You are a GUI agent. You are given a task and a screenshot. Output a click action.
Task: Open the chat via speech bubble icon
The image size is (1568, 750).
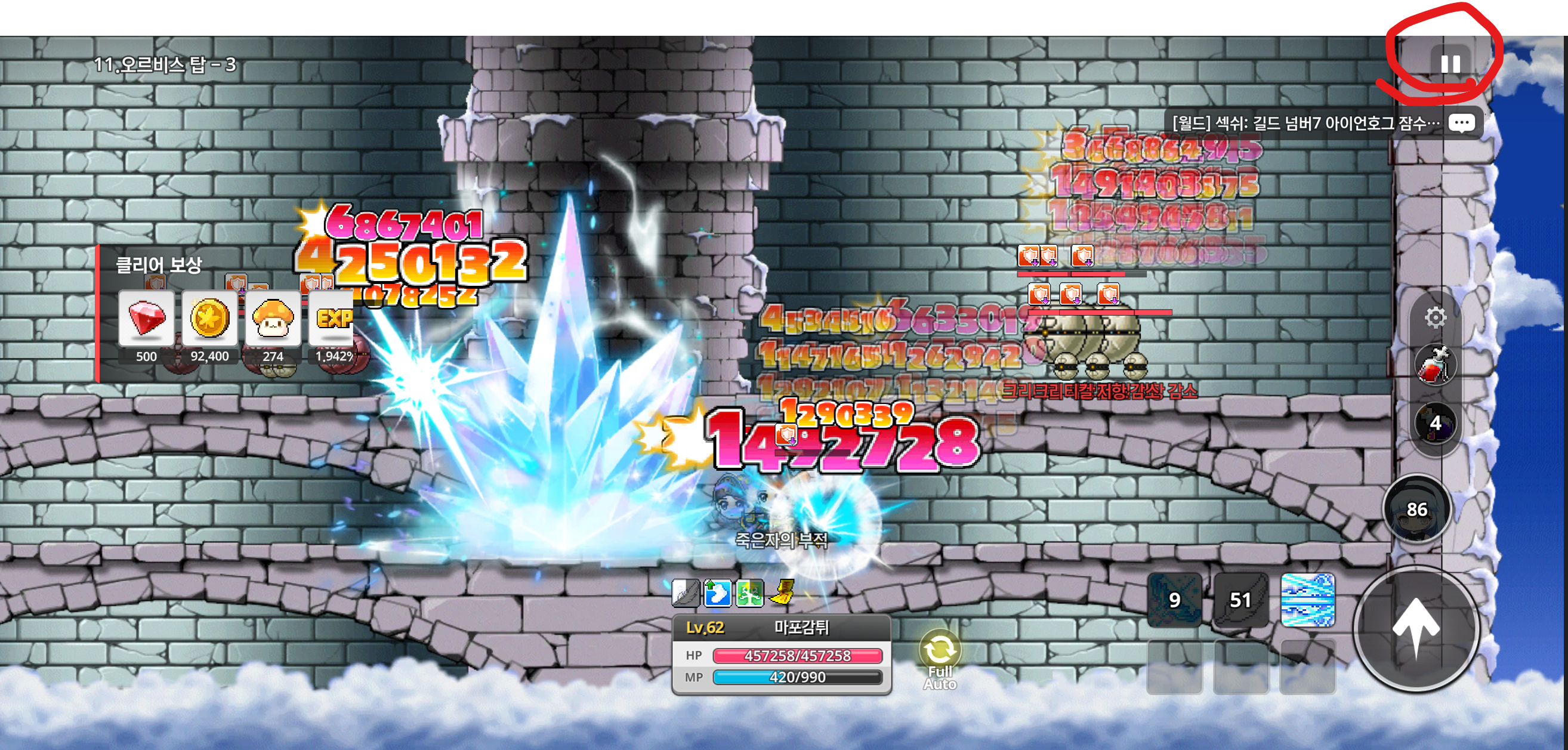tap(1461, 124)
